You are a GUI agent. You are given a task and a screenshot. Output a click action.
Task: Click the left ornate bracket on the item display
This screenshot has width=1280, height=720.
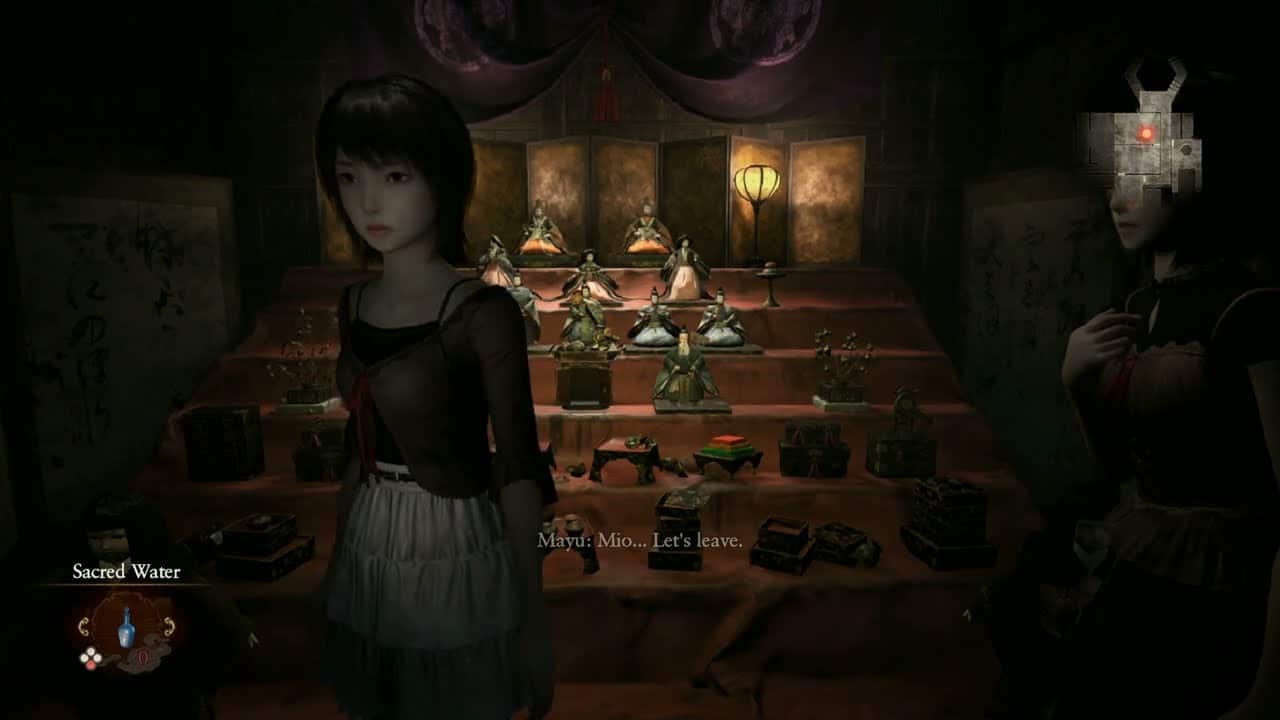pos(84,626)
